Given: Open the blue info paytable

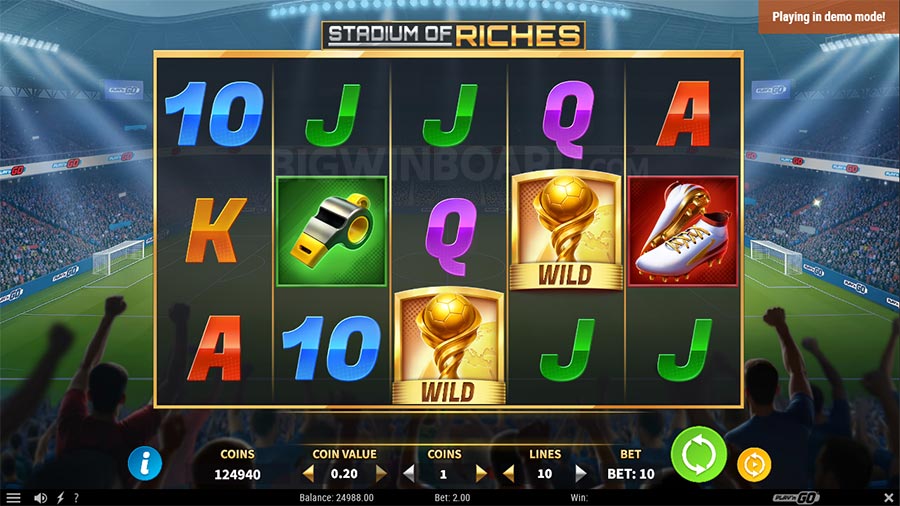Looking at the screenshot, I should pyautogui.click(x=146, y=463).
